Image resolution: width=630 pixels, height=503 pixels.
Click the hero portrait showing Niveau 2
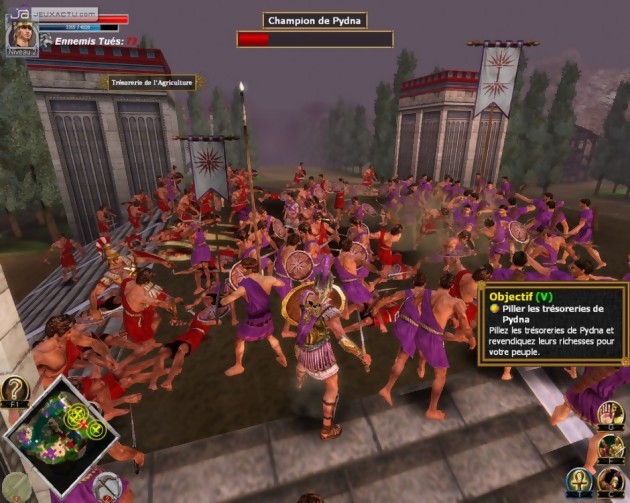(x=22, y=35)
